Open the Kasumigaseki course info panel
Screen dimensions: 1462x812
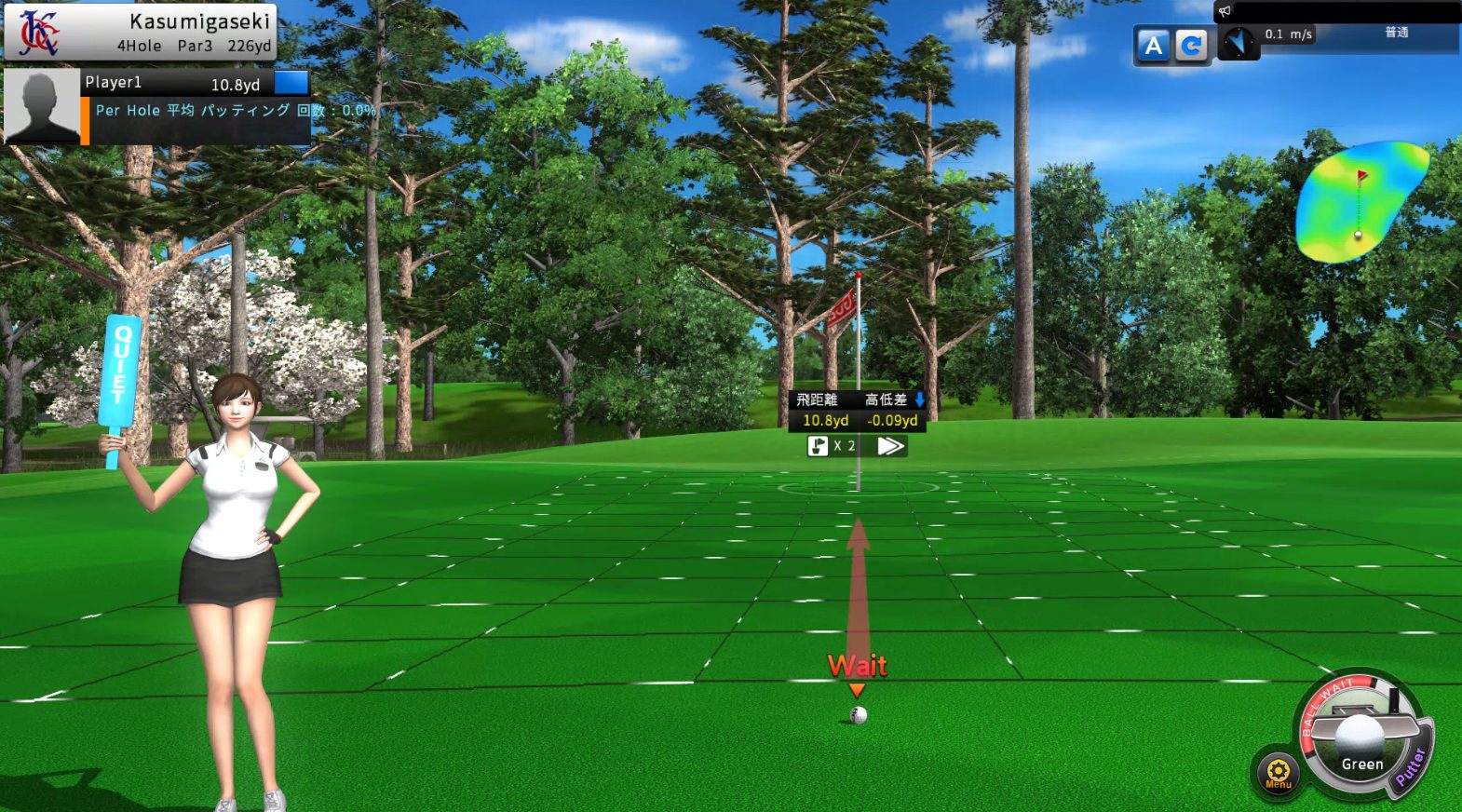click(x=141, y=32)
